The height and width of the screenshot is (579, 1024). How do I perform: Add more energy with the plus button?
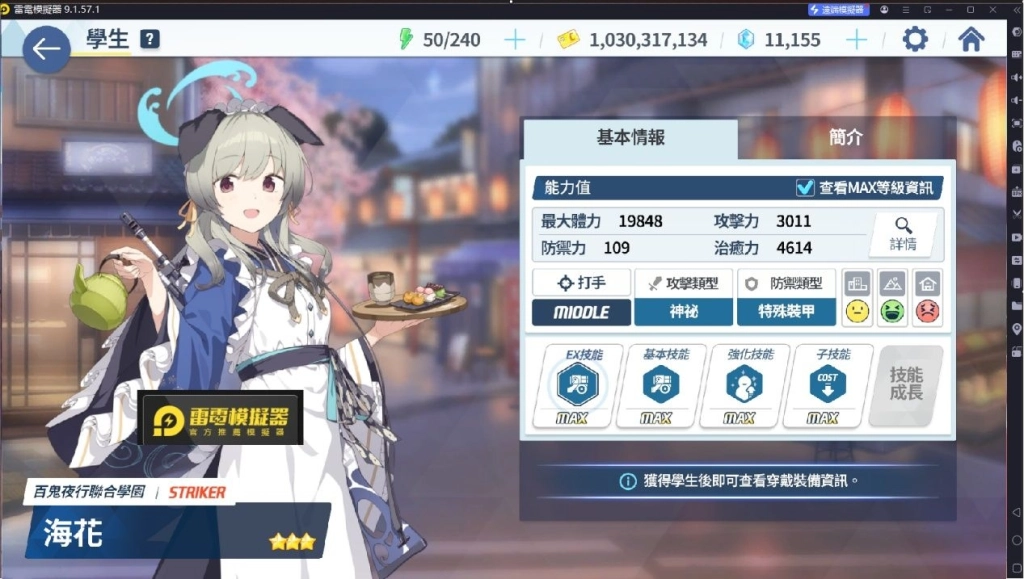pyautogui.click(x=514, y=40)
